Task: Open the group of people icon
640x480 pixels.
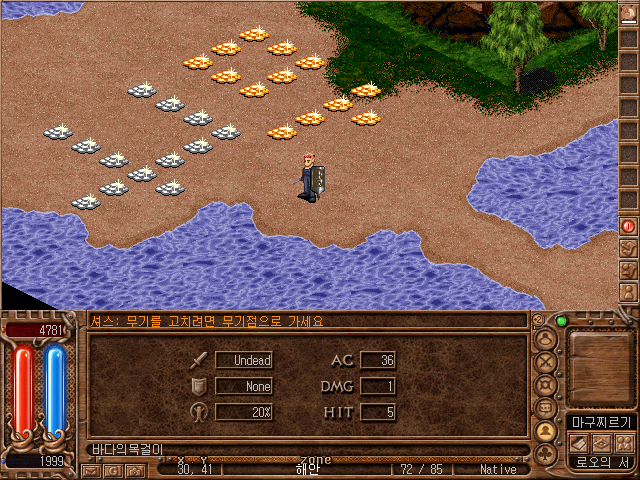Action: tap(622, 443)
